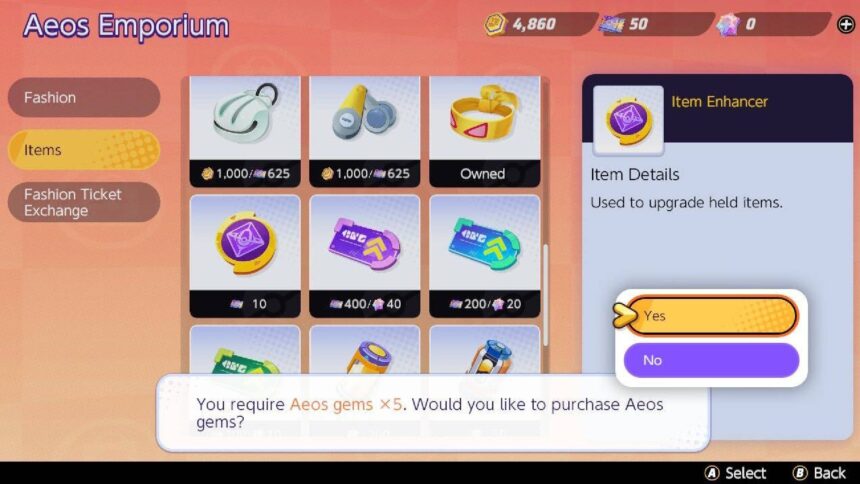860x484 pixels.
Task: Tap the plus button to add gems
Action: (845, 24)
